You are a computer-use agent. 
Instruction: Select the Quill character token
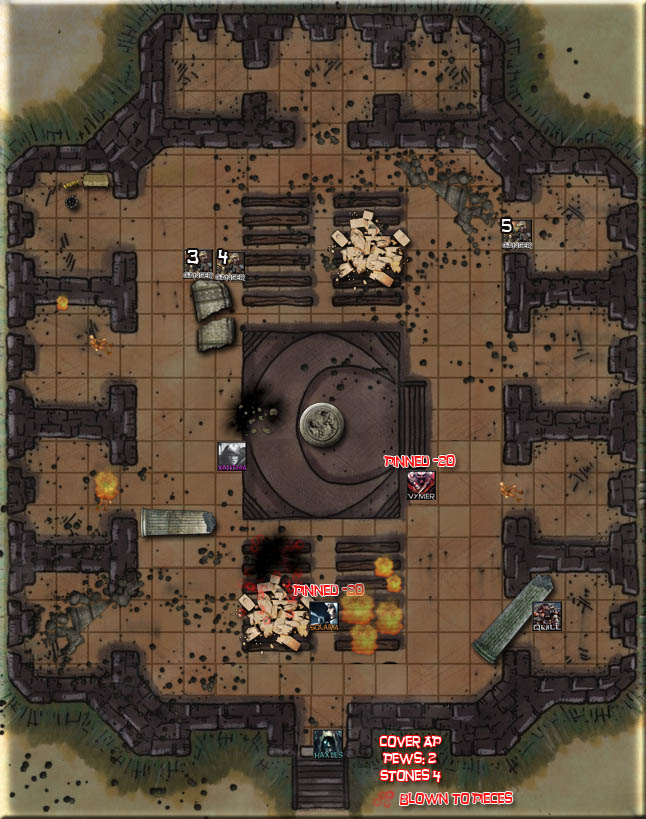(546, 615)
